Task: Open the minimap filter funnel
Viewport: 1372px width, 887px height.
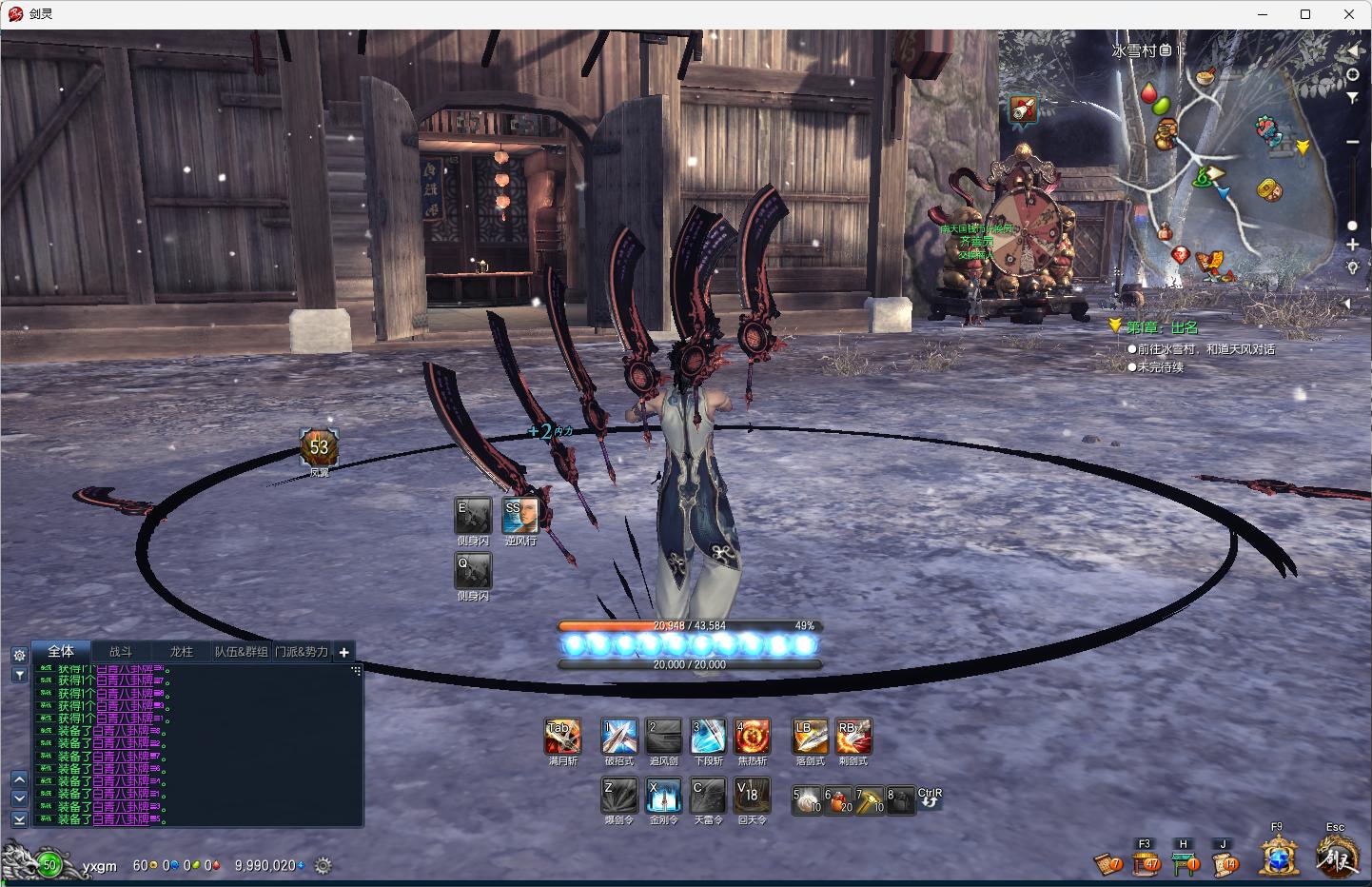Action: pyautogui.click(x=1352, y=98)
